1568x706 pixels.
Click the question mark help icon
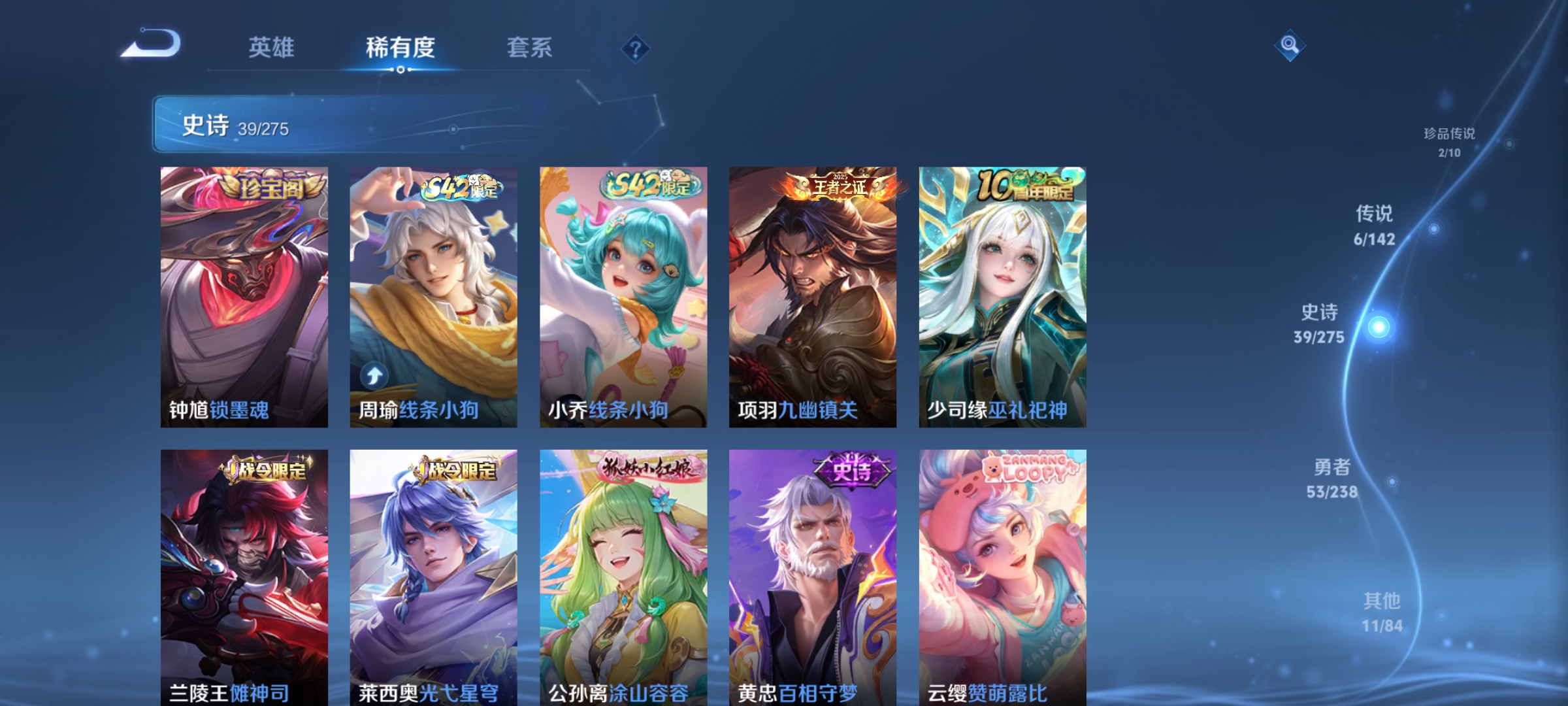pos(635,49)
